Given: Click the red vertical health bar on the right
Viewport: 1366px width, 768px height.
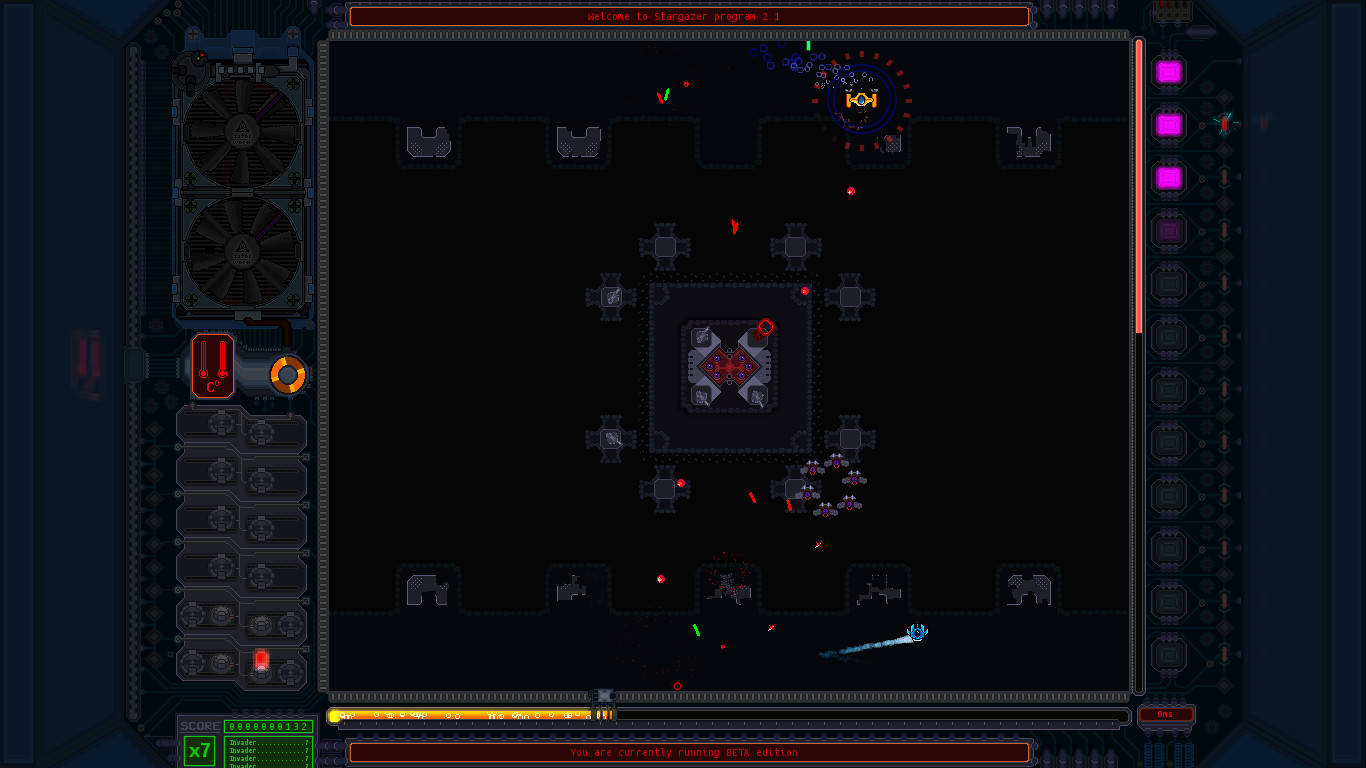Looking at the screenshot, I should [1138, 180].
